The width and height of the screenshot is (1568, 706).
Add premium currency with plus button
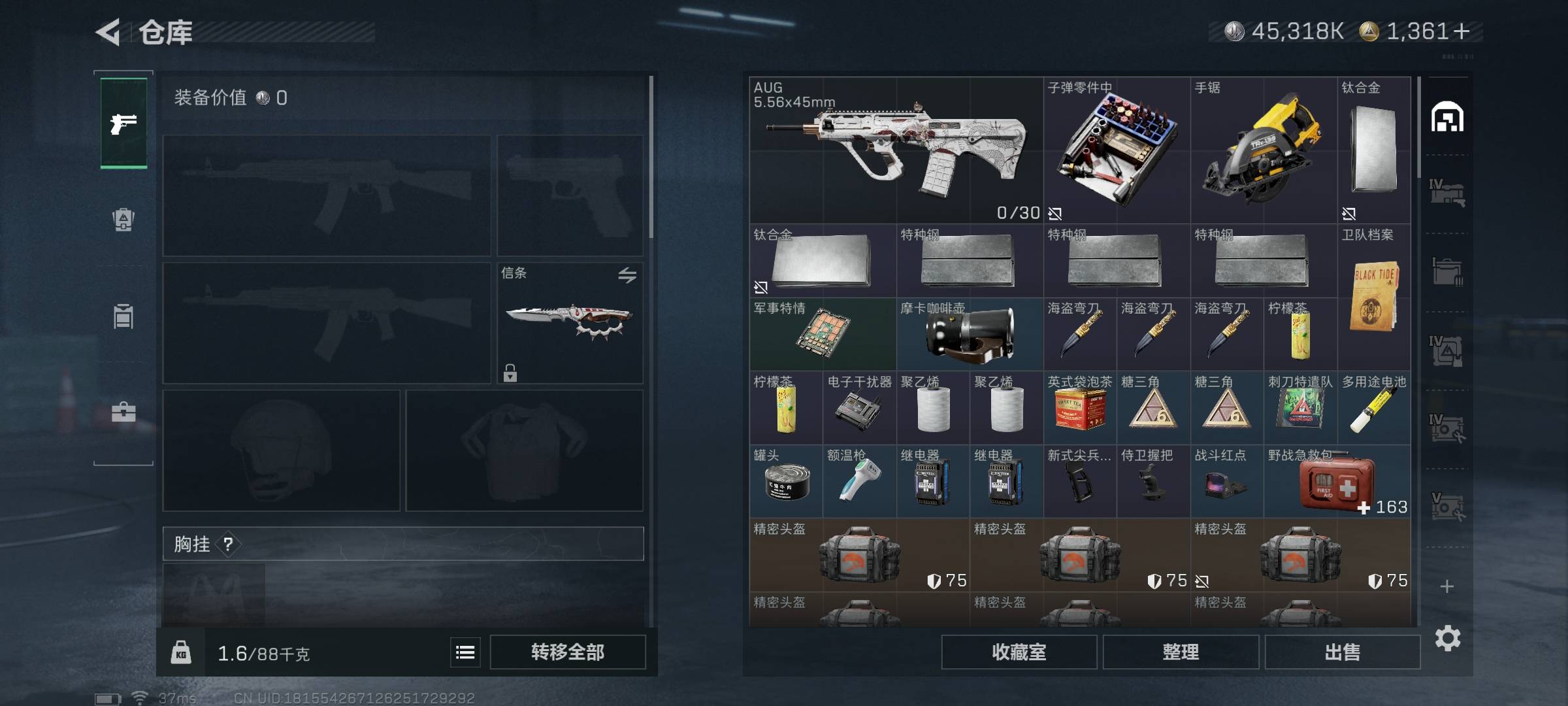click(1462, 31)
